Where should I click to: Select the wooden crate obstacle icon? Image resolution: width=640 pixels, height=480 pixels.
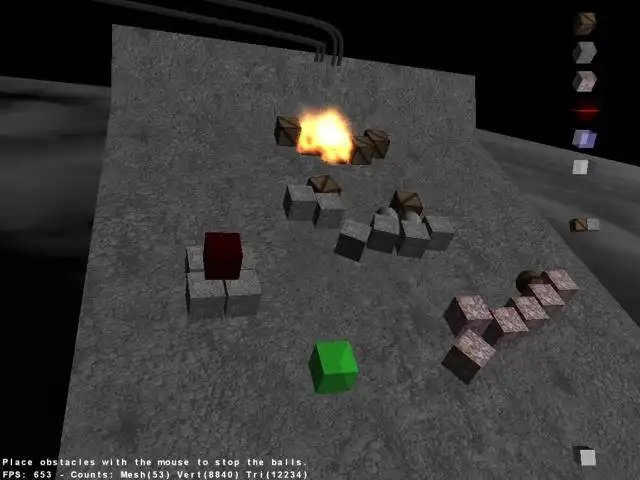click(x=585, y=22)
